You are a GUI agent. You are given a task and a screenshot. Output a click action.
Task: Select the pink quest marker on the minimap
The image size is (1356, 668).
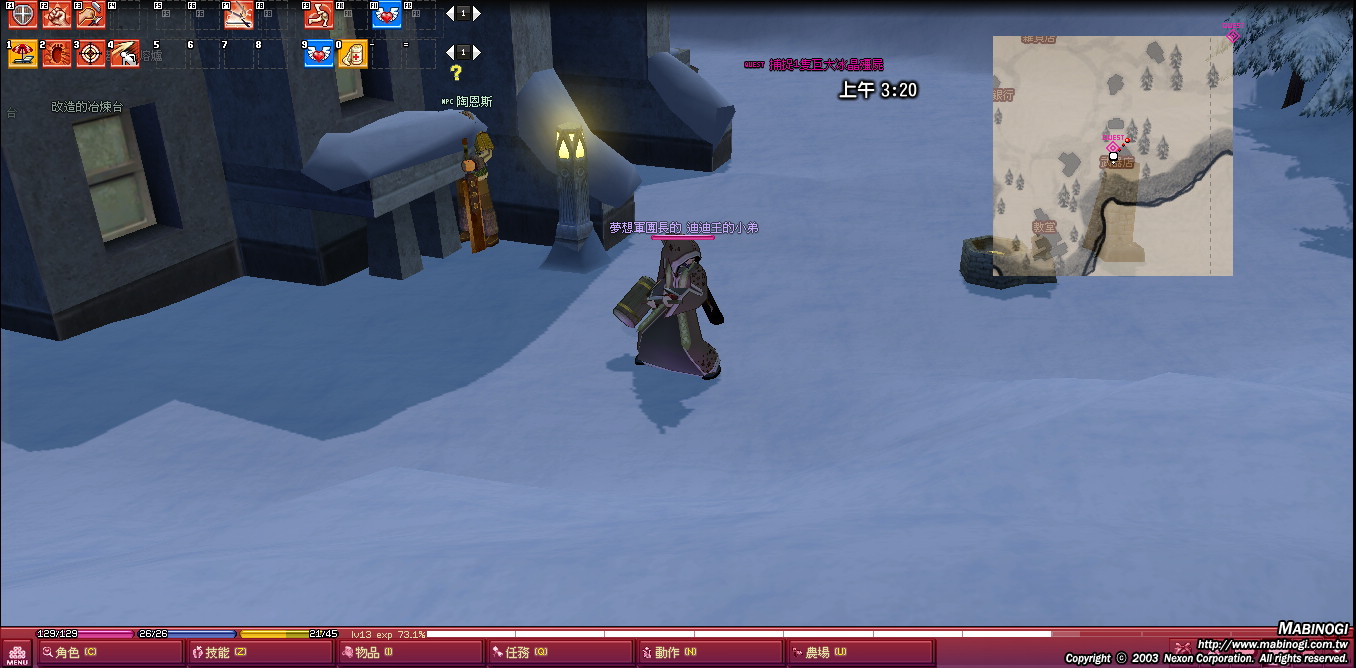pyautogui.click(x=1111, y=146)
